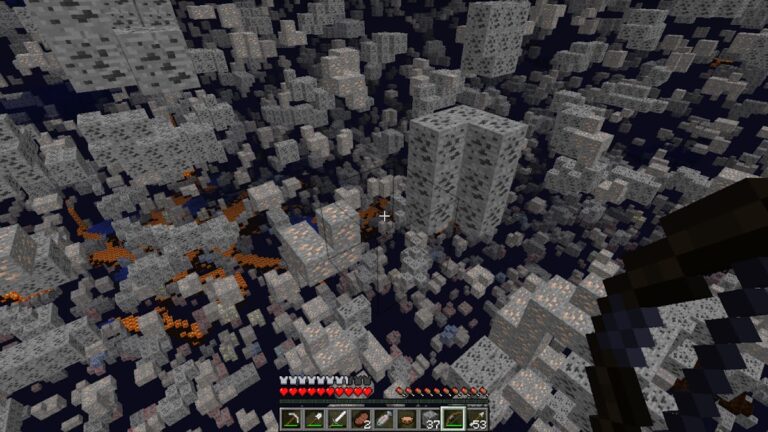Select the arrow stack of 53
Image resolution: width=768 pixels, height=432 pixels.
coord(475,418)
